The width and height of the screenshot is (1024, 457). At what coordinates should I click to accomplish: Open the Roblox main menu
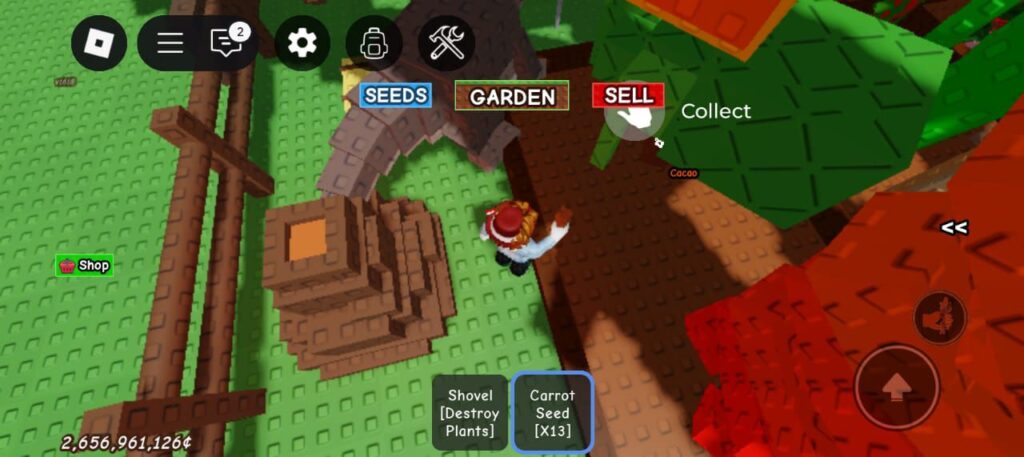point(98,43)
